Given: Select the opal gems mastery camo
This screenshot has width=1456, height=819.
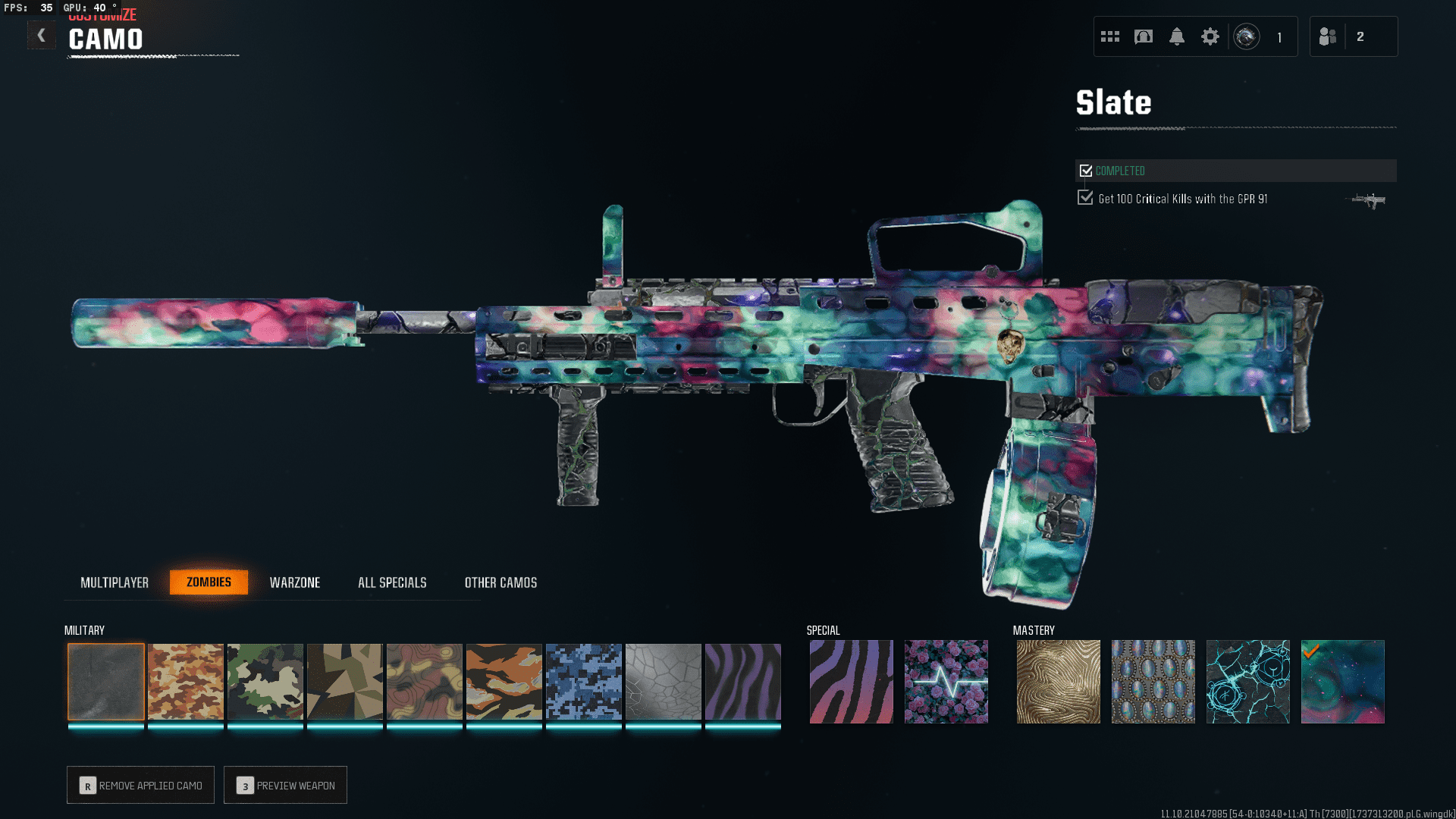Looking at the screenshot, I should (1153, 682).
